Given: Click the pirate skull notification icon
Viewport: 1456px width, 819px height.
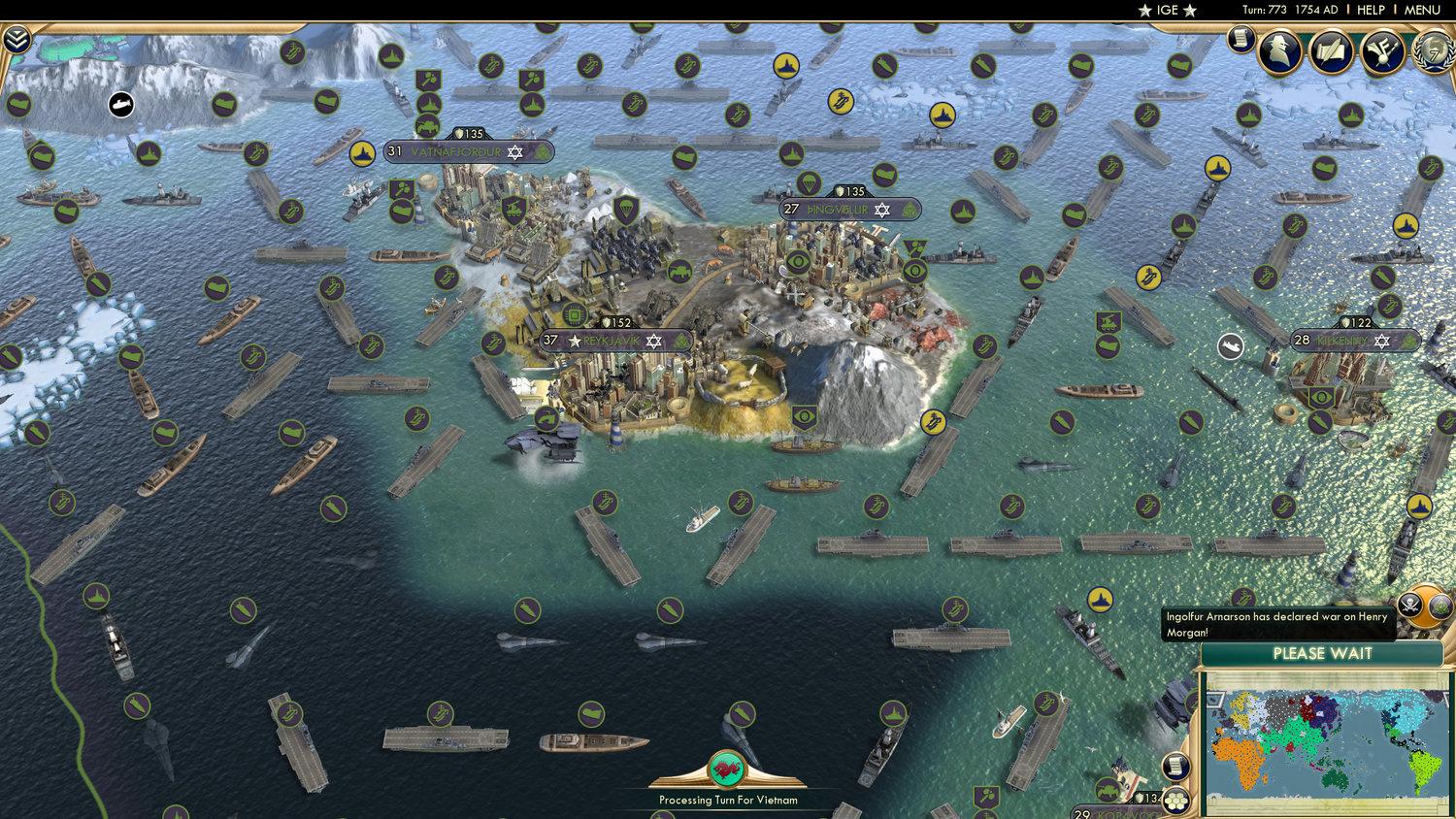Looking at the screenshot, I should click(1410, 603).
